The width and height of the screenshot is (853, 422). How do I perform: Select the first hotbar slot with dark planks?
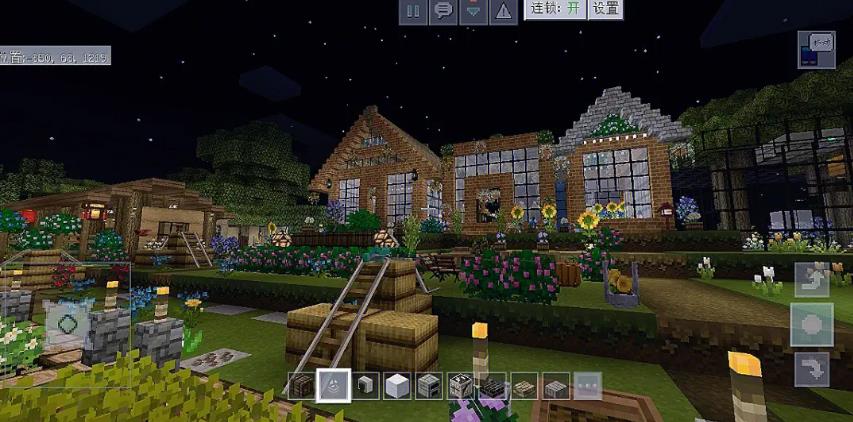pos(302,385)
